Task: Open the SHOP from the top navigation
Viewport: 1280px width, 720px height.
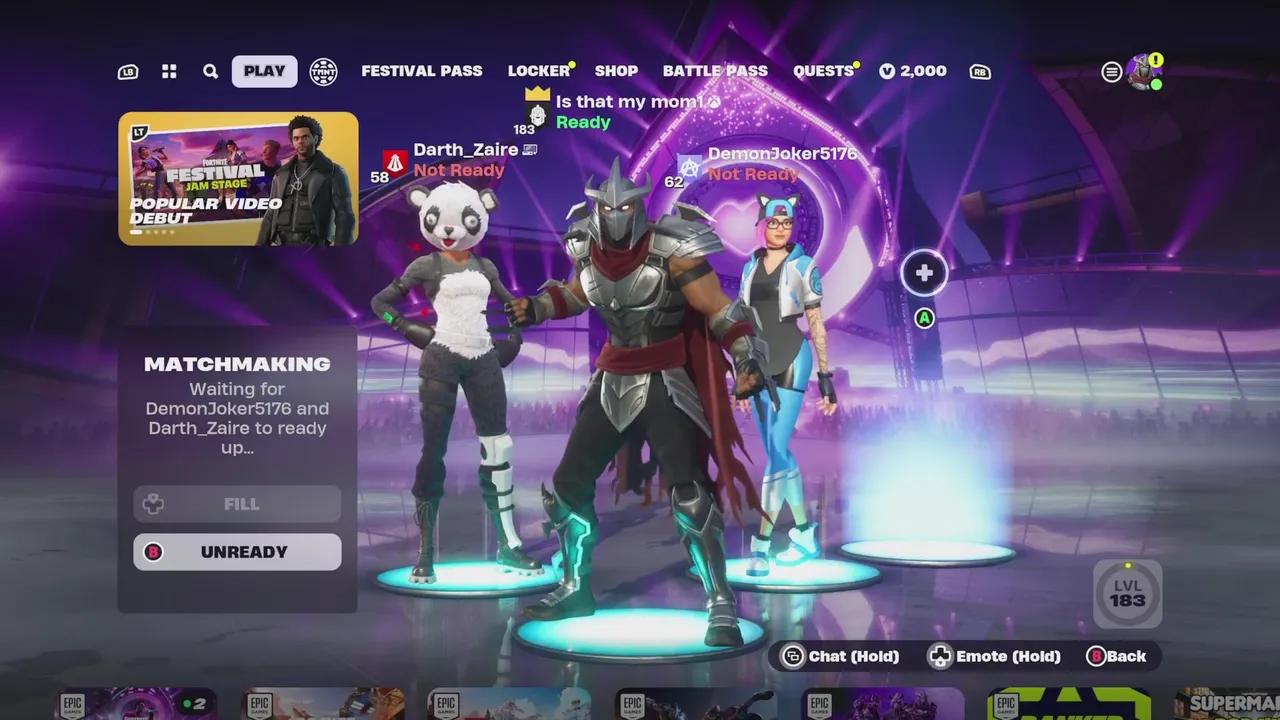Action: (616, 70)
